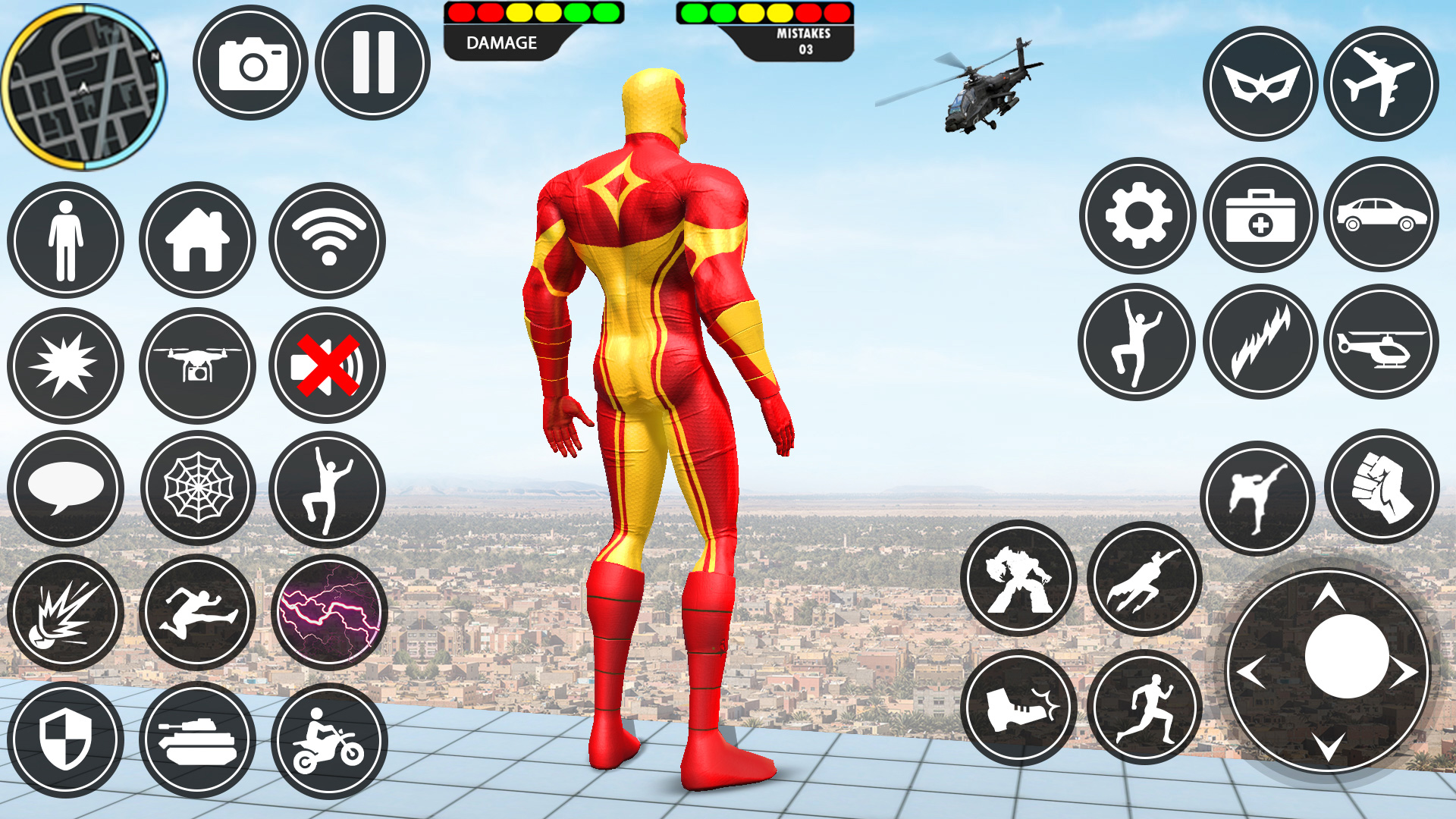The image size is (1456, 819).
Task: Mute the game sound
Action: (x=326, y=365)
